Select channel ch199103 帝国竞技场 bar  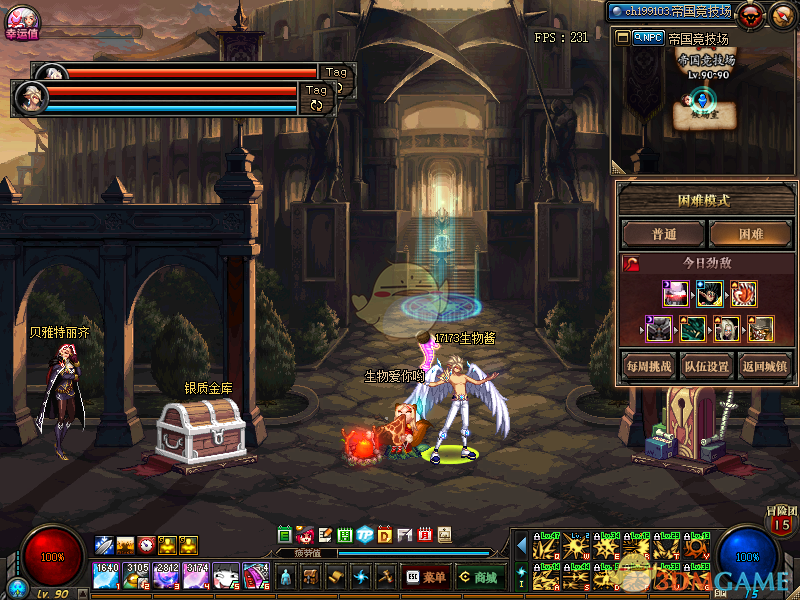(670, 11)
